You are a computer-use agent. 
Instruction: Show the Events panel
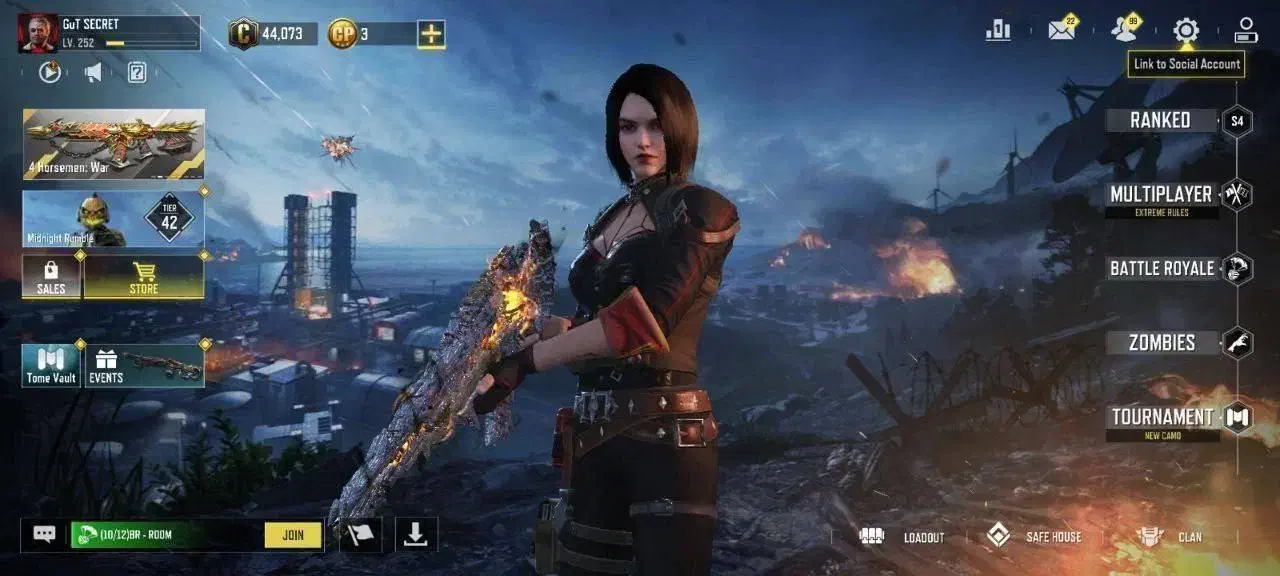(144, 366)
